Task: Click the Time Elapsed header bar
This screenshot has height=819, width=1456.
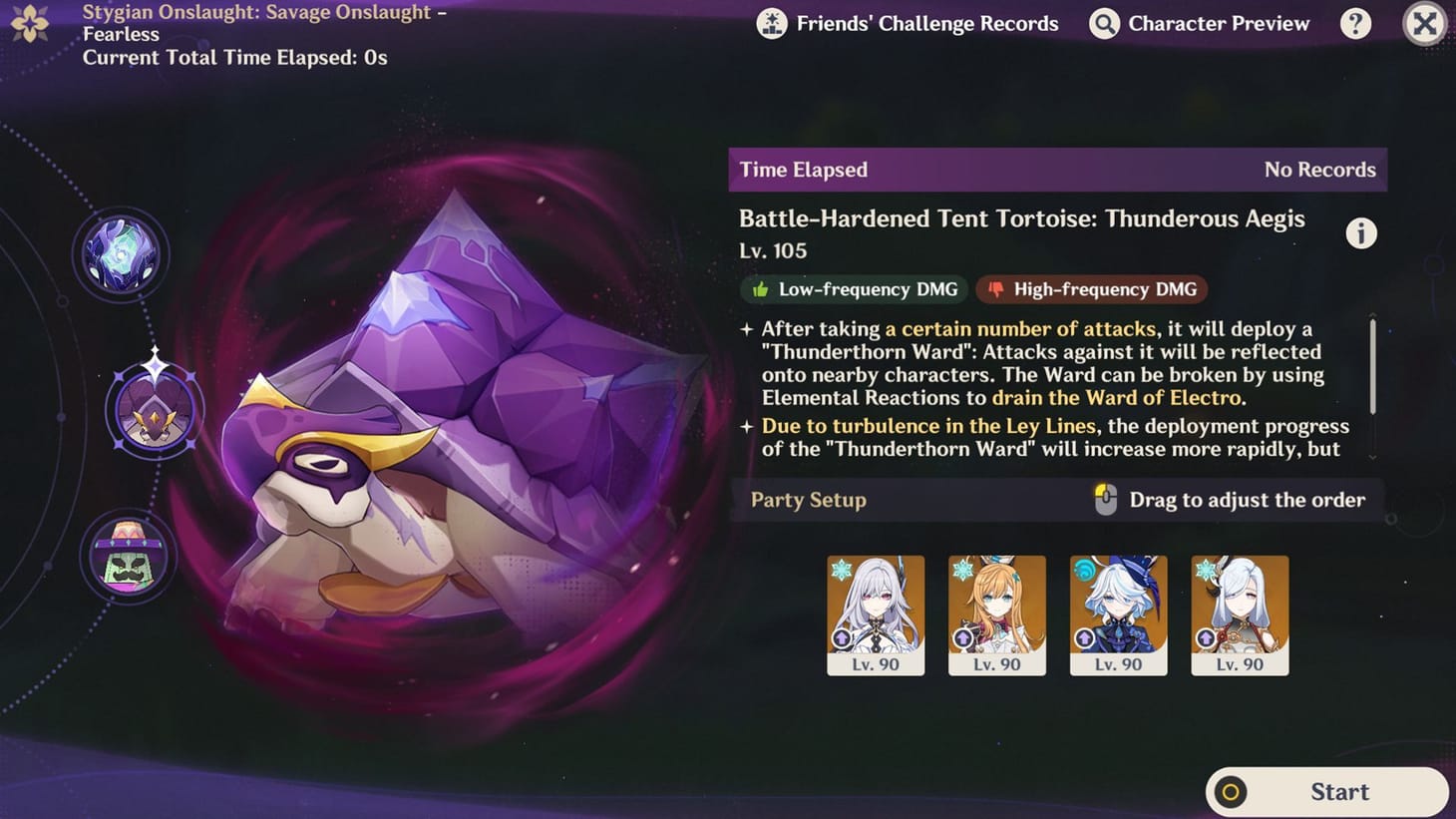Action: (x=1057, y=170)
